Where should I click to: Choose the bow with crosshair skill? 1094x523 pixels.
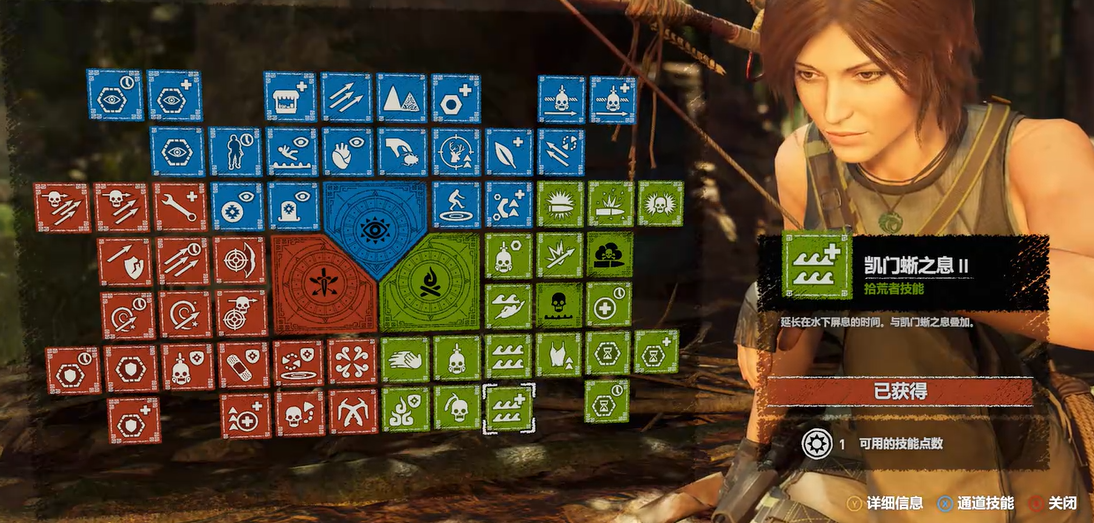[240, 259]
